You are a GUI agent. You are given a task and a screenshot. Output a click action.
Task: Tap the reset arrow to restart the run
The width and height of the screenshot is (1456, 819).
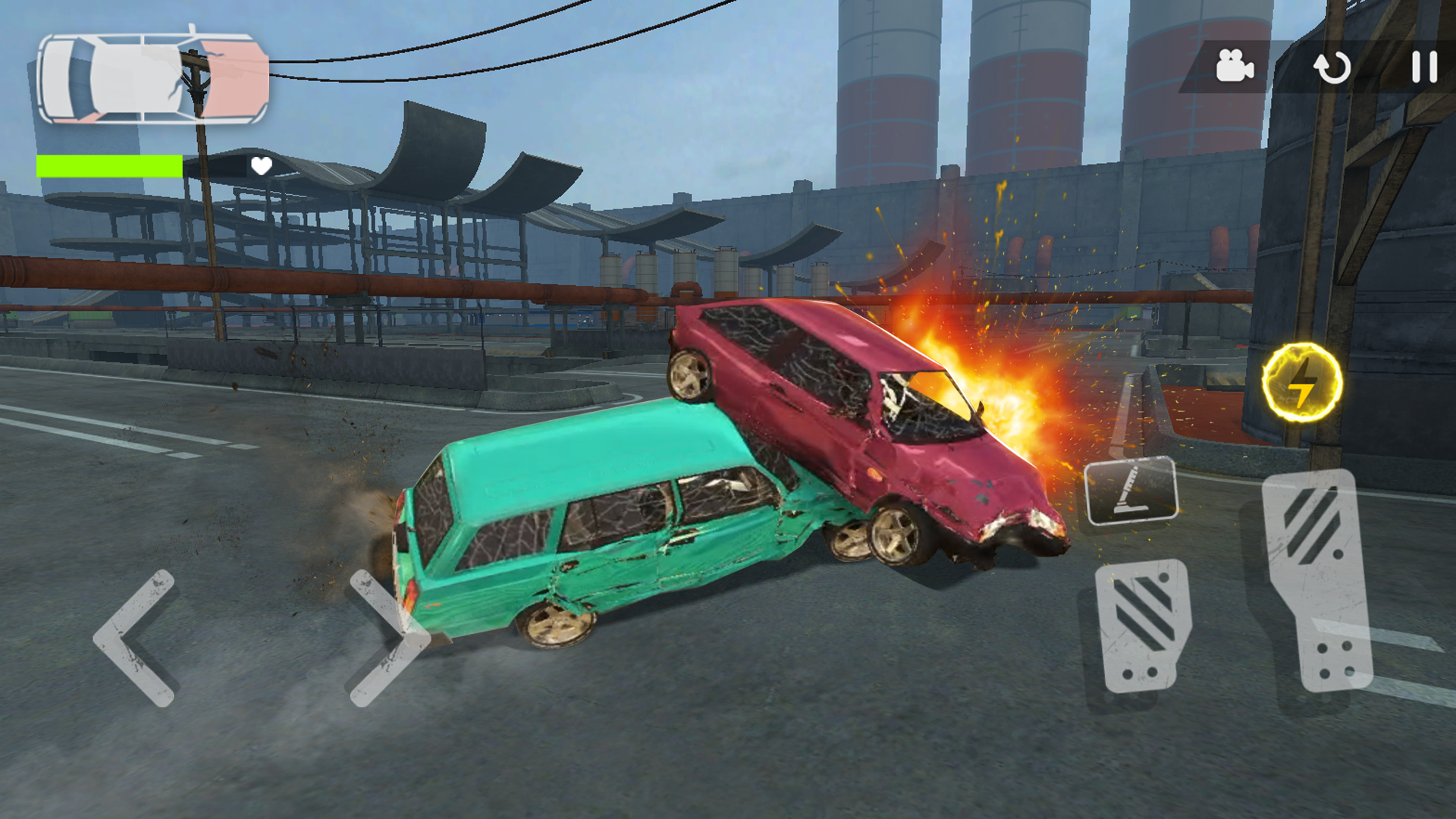pos(1332,68)
